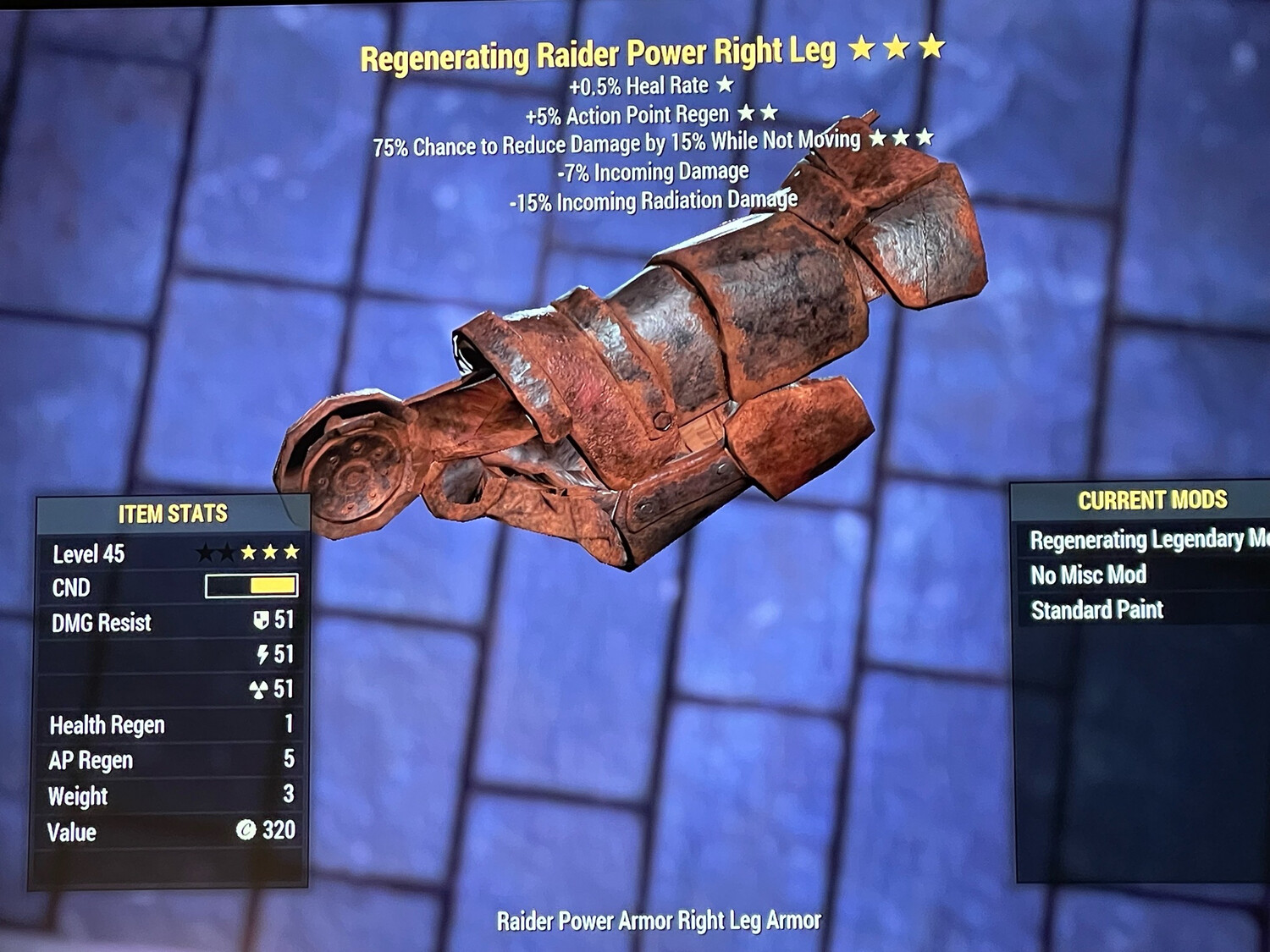Select the CURRENT MODS panel header

1151,499
